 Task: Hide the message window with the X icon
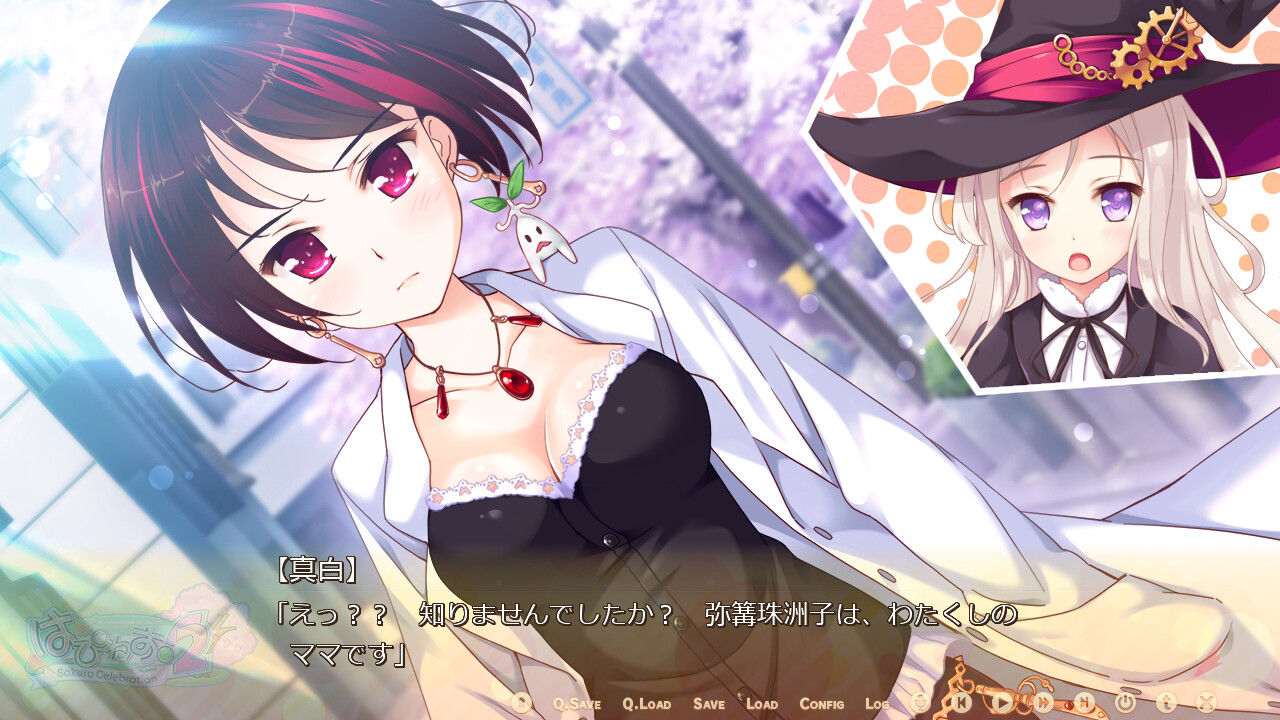point(1206,701)
